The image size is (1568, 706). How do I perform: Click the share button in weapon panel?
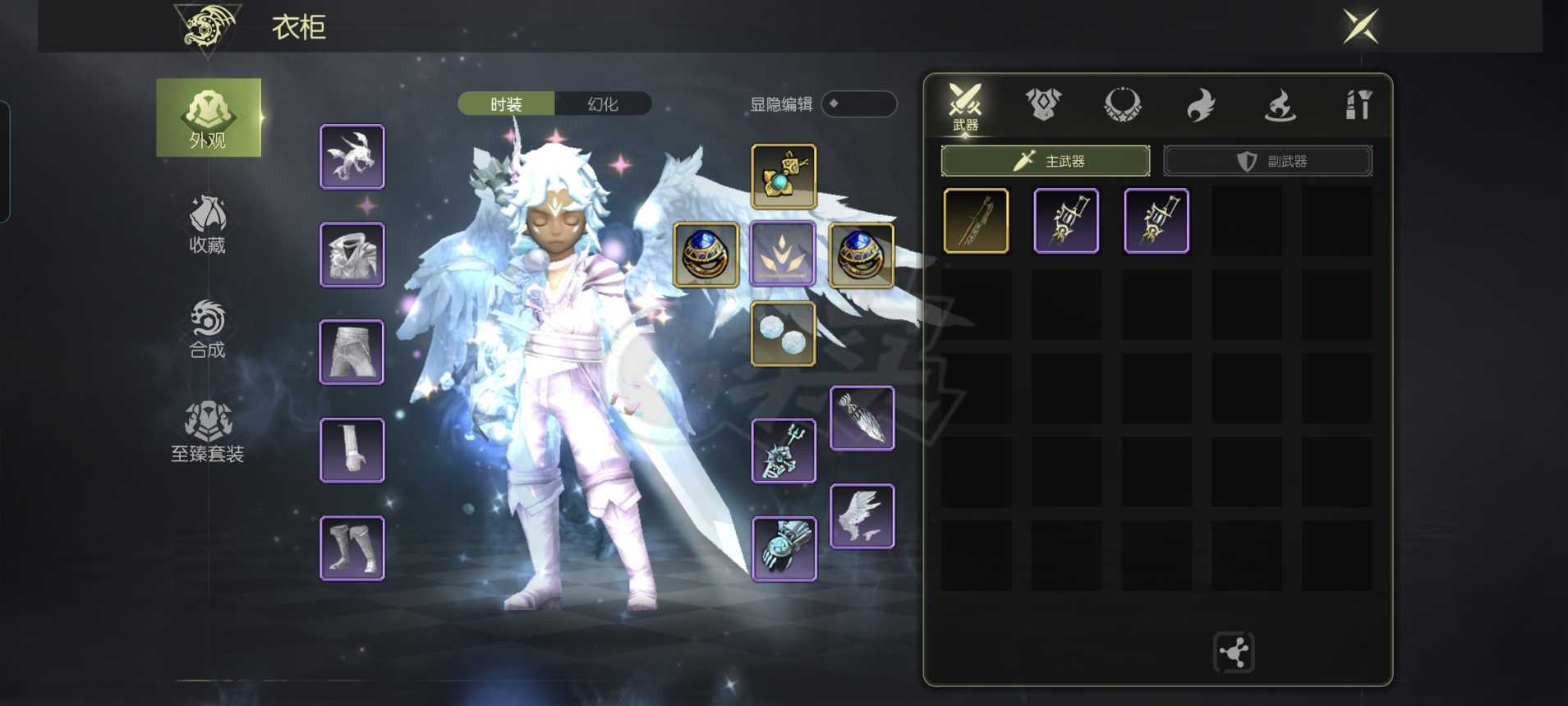pyautogui.click(x=1234, y=653)
